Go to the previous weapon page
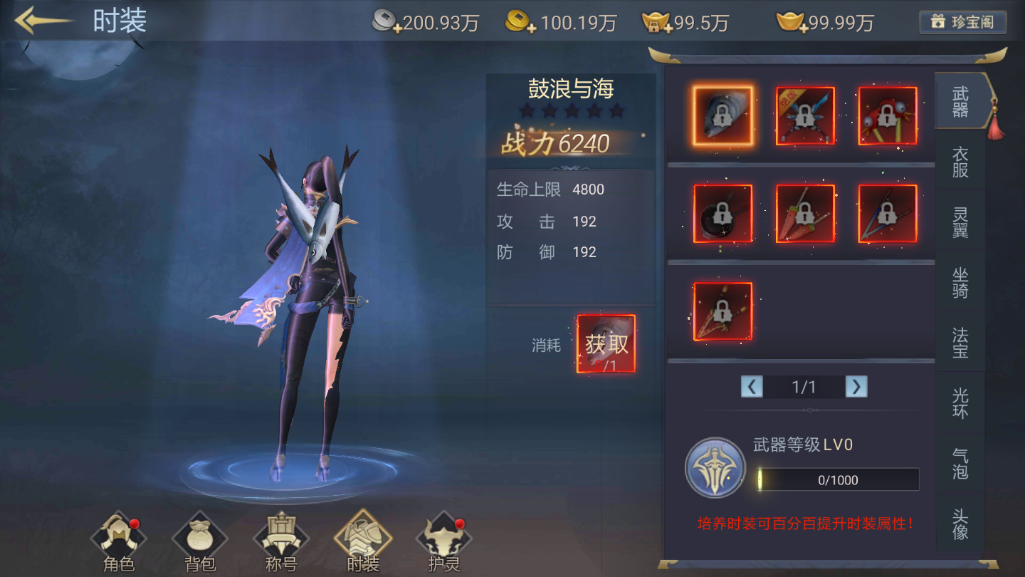The image size is (1025, 577). point(752,387)
